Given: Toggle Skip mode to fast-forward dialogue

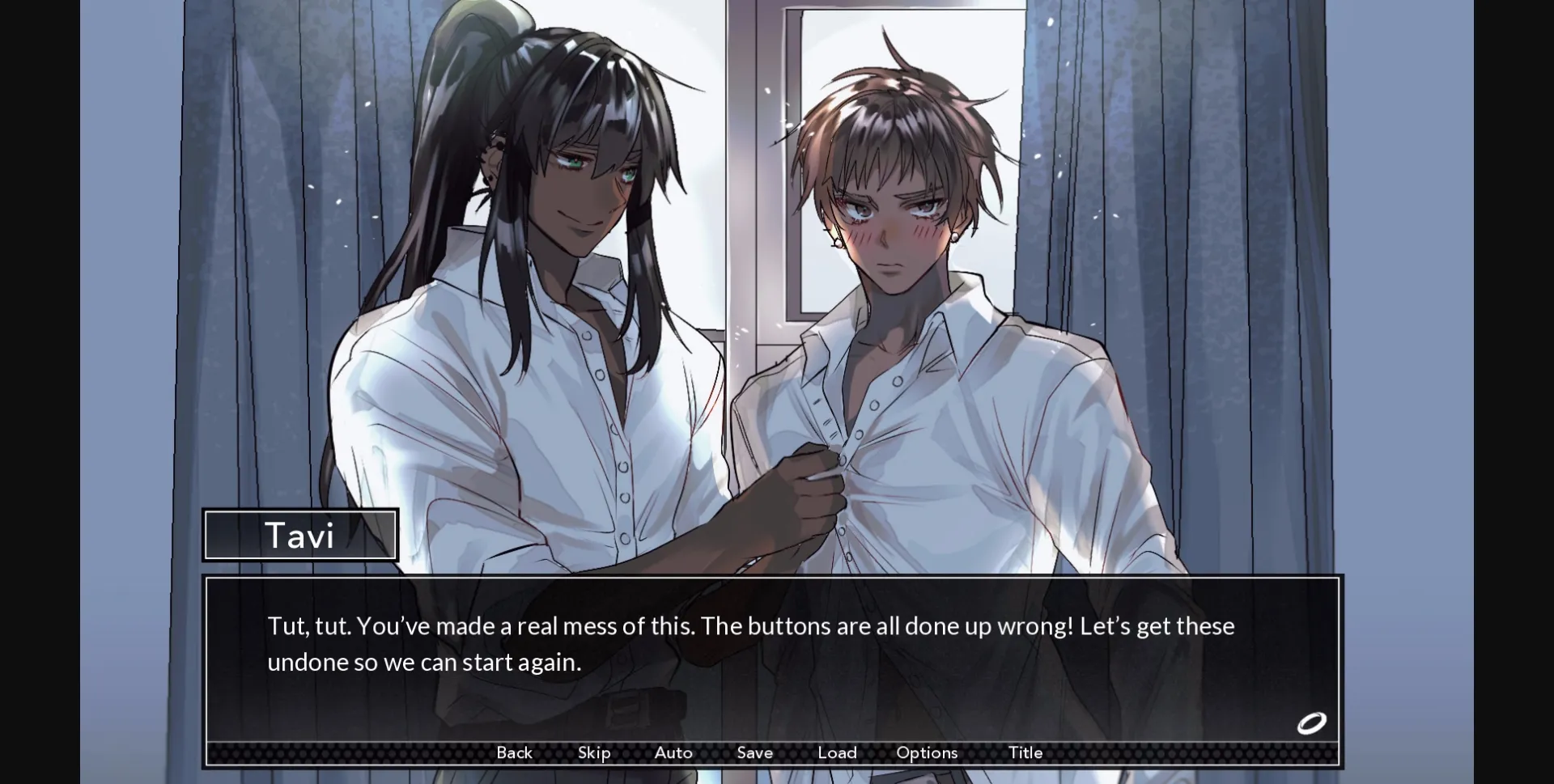Looking at the screenshot, I should (x=594, y=752).
